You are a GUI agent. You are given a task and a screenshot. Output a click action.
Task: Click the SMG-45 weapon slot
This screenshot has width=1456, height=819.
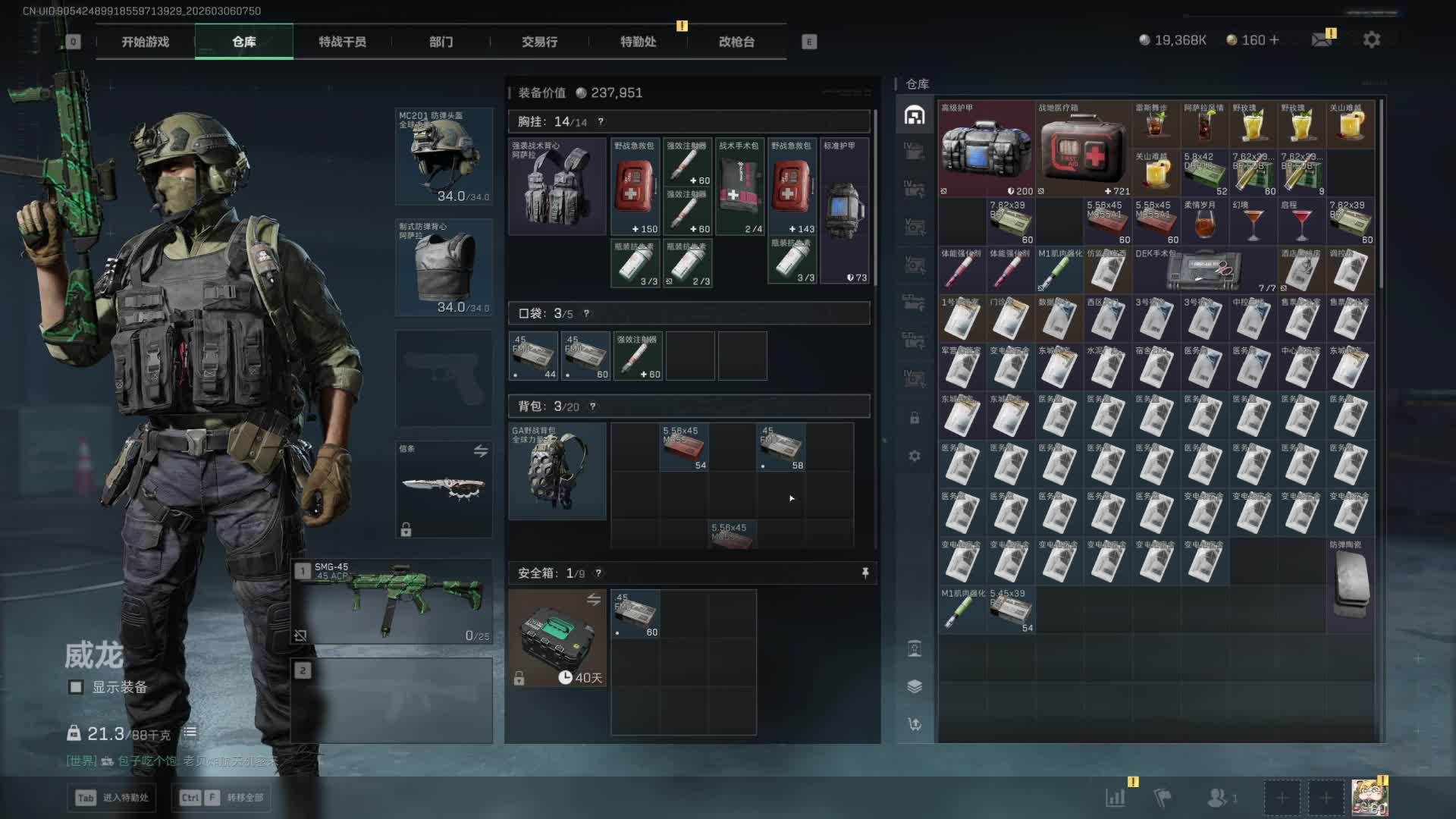(x=393, y=601)
